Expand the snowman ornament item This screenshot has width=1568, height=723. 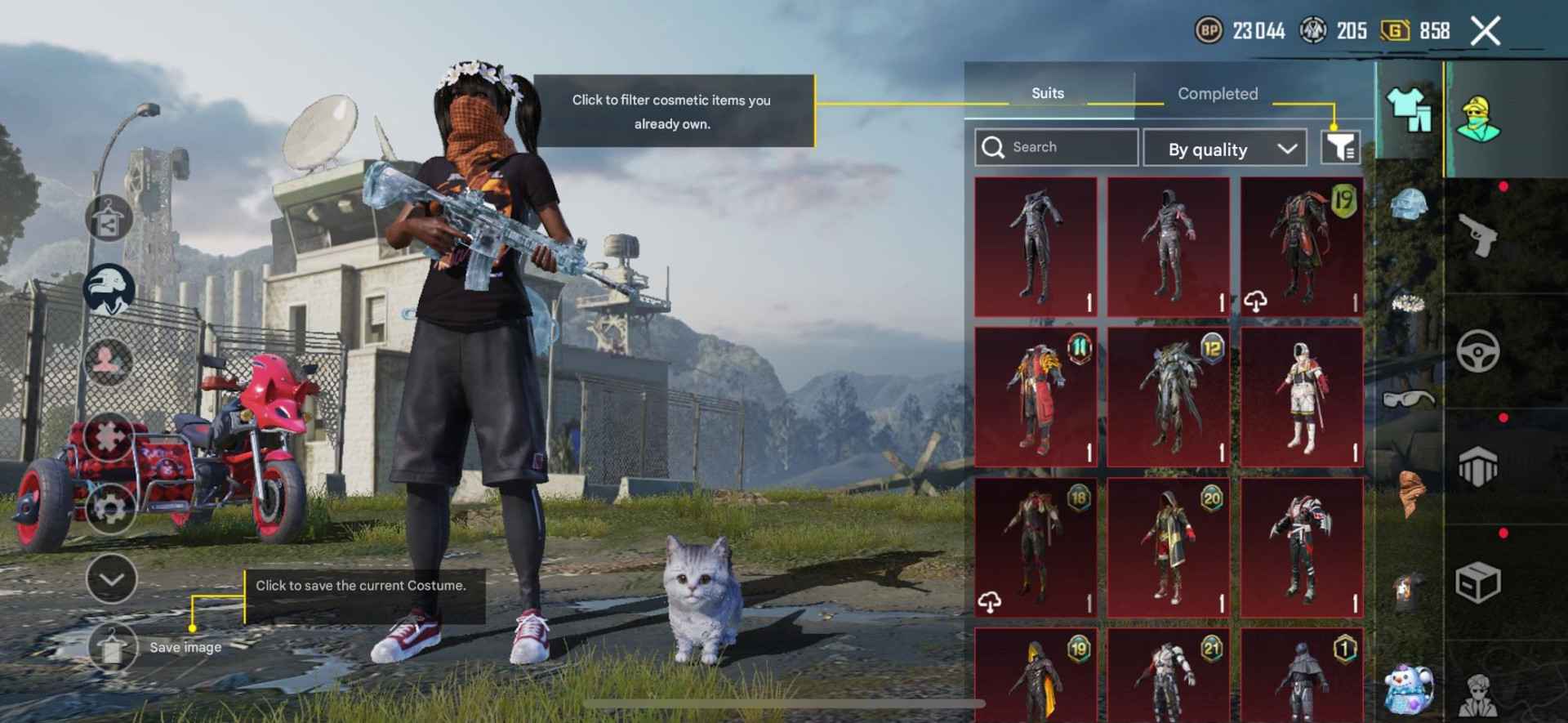(1409, 690)
